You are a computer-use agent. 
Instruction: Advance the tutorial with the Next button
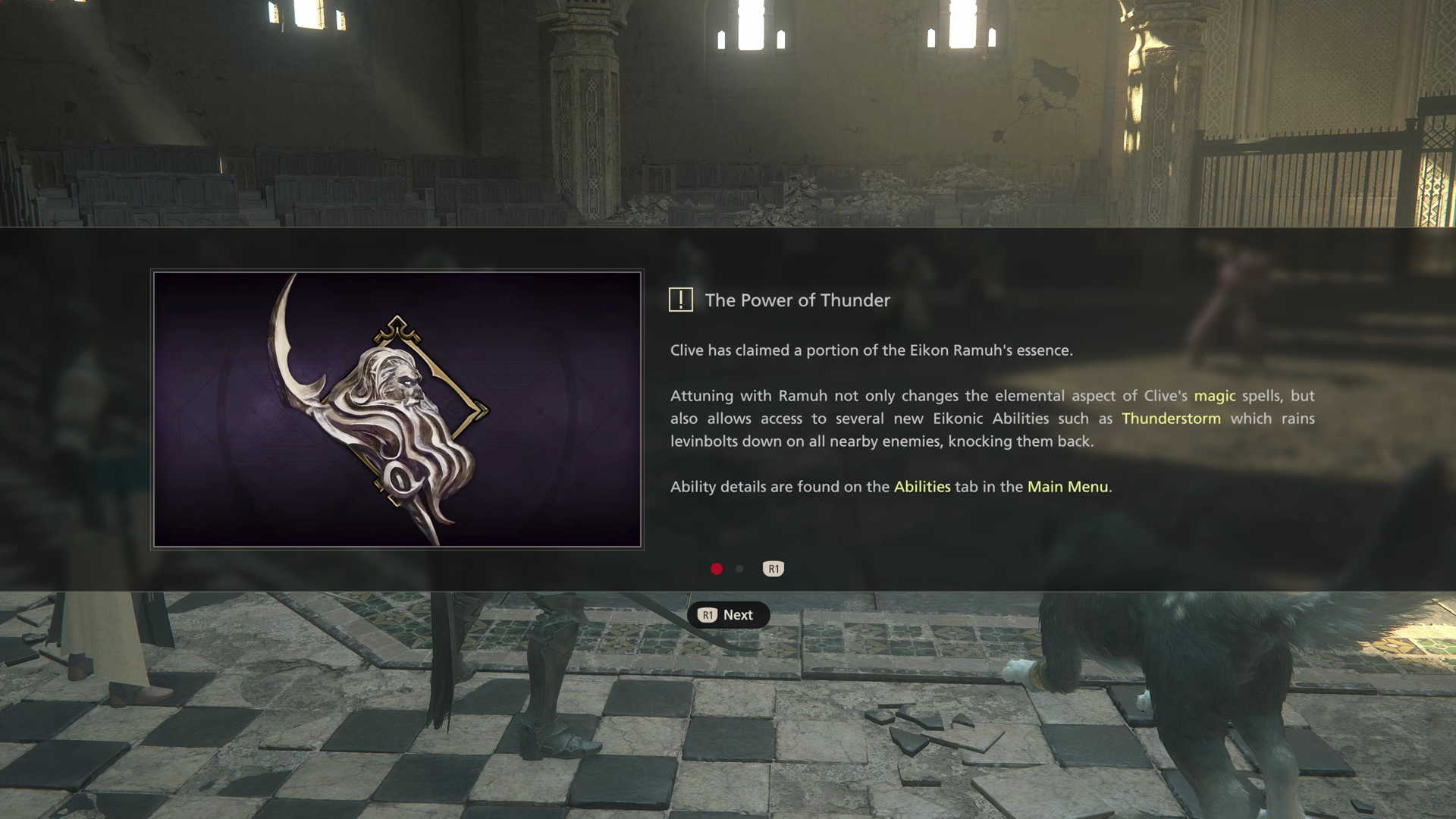728,615
